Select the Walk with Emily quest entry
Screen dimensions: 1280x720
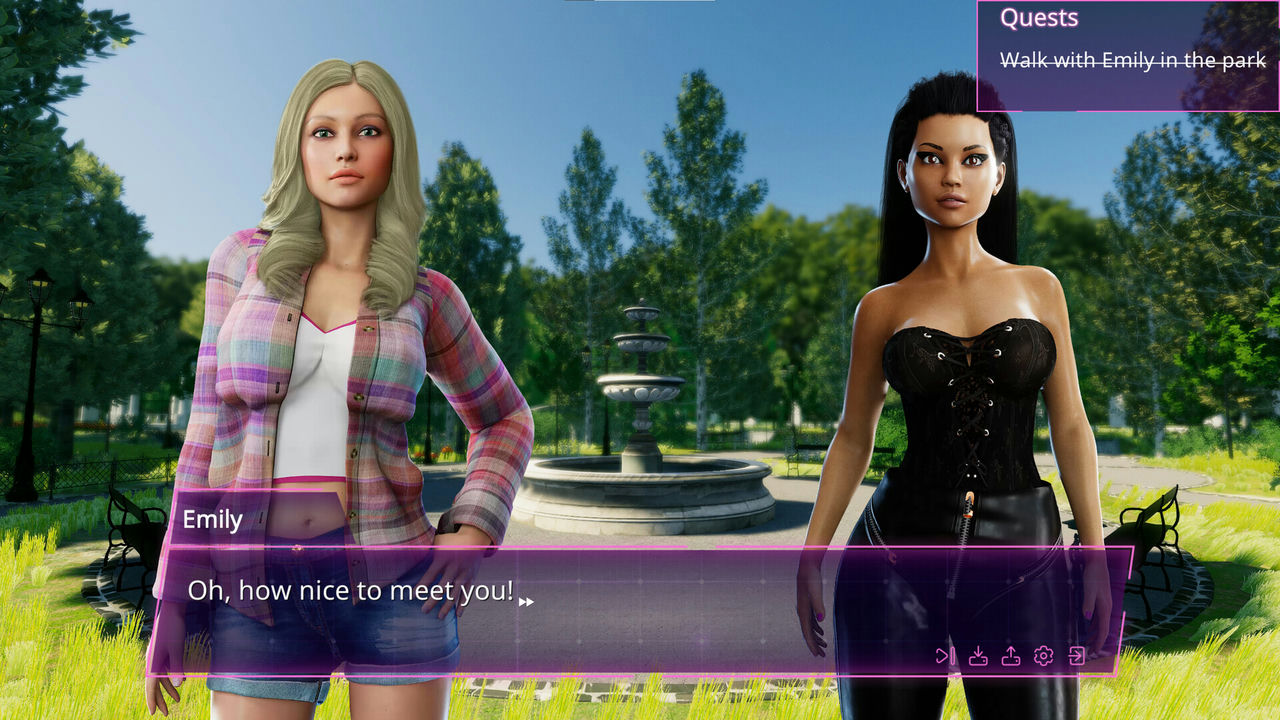point(1133,61)
